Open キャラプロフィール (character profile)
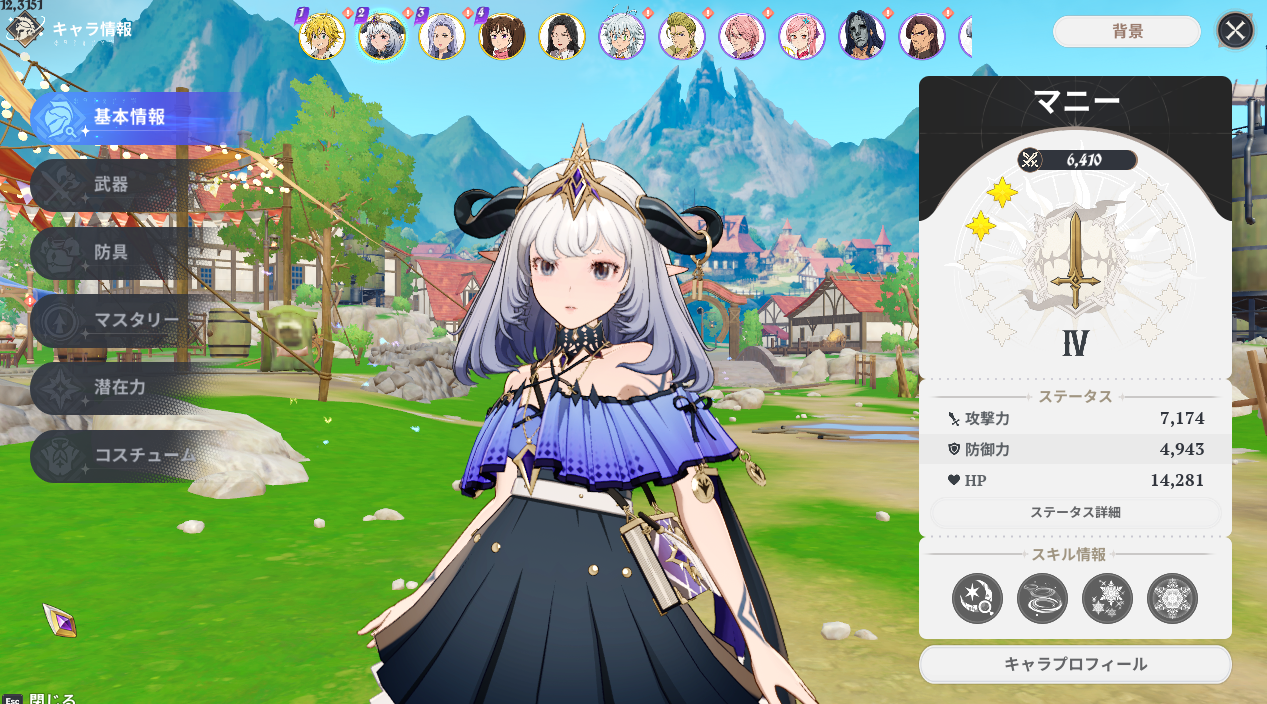The height and width of the screenshot is (704, 1267). (x=1075, y=664)
